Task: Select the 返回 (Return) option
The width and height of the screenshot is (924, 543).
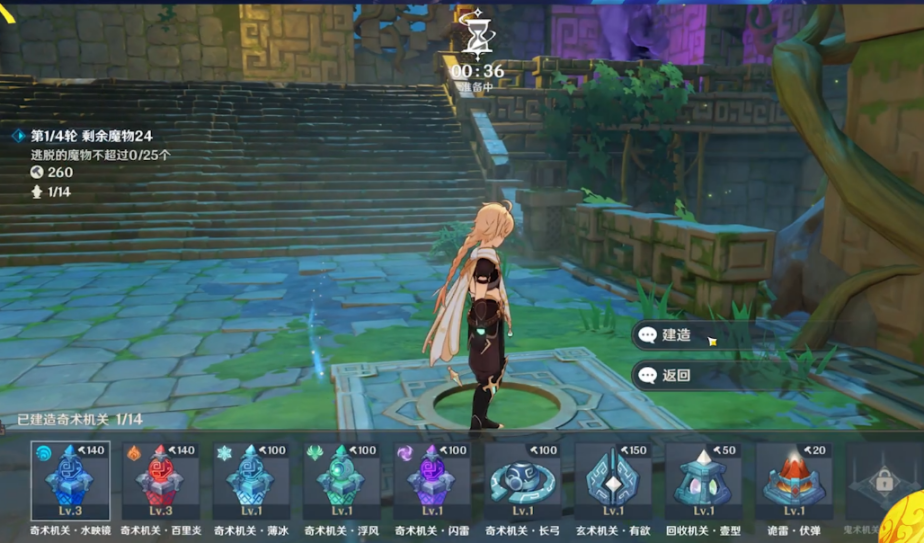Action: point(688,376)
